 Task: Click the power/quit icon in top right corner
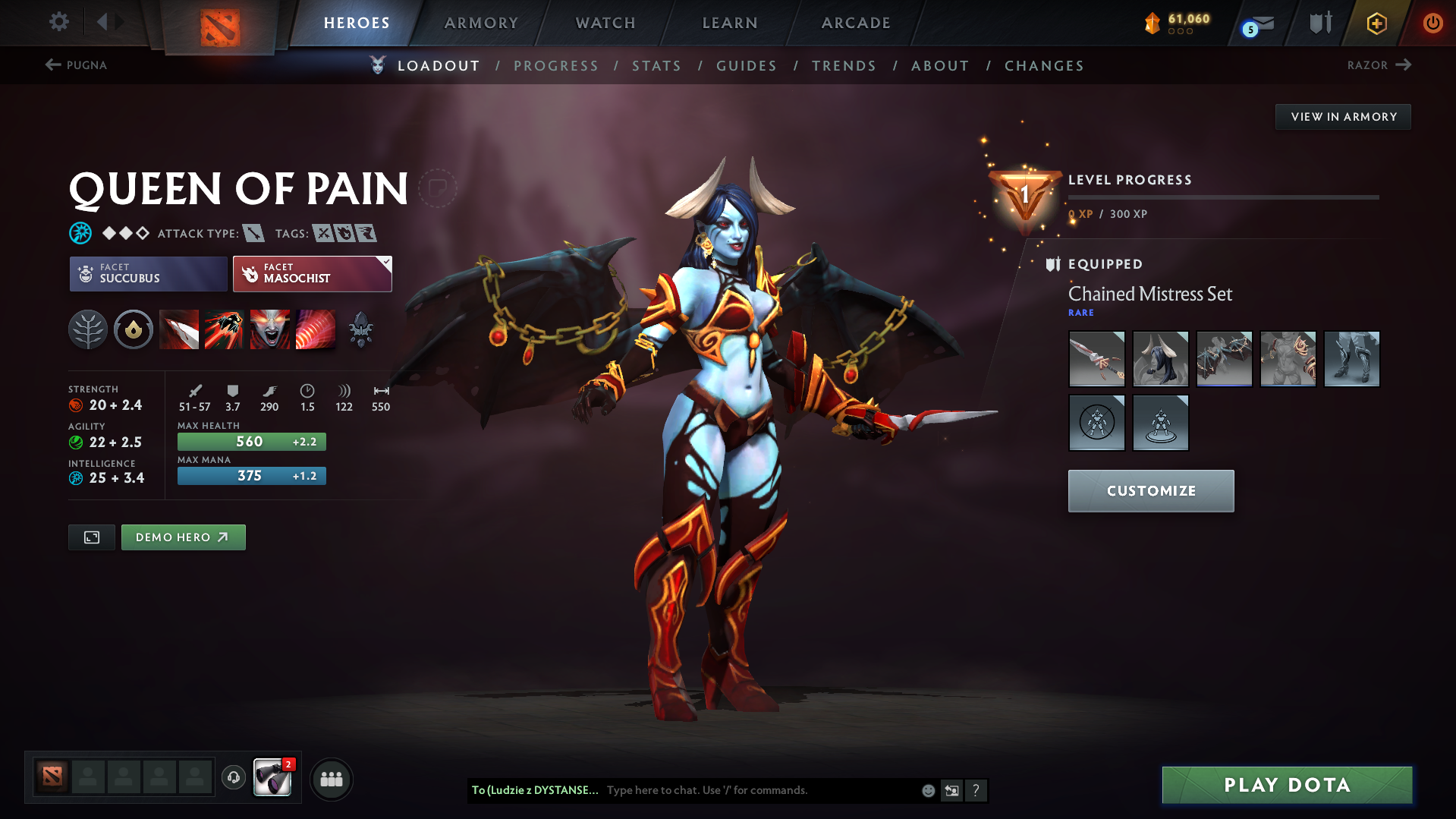coord(1432,23)
